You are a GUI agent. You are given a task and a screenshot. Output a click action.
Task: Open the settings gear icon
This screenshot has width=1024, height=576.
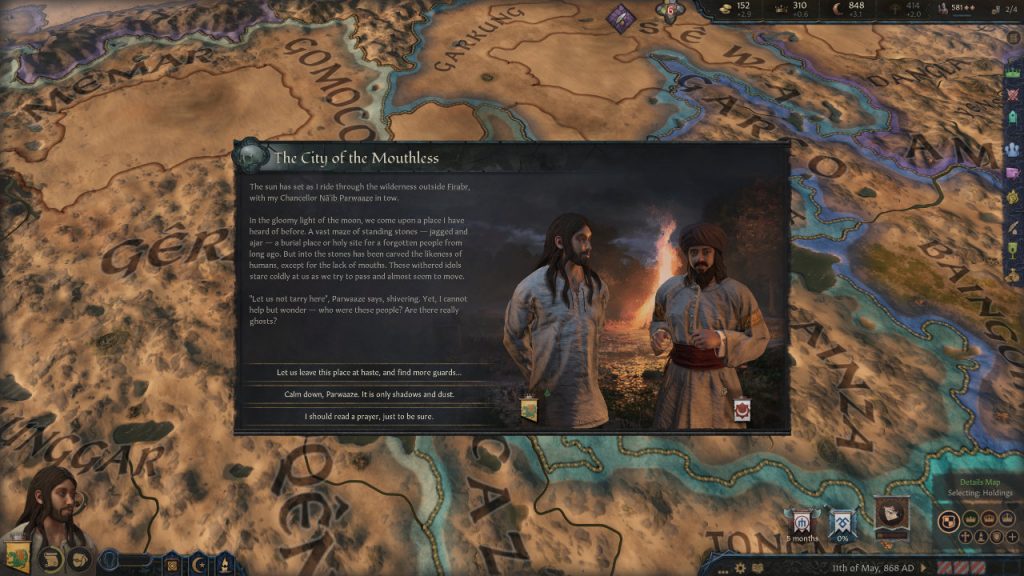[x=741, y=567]
